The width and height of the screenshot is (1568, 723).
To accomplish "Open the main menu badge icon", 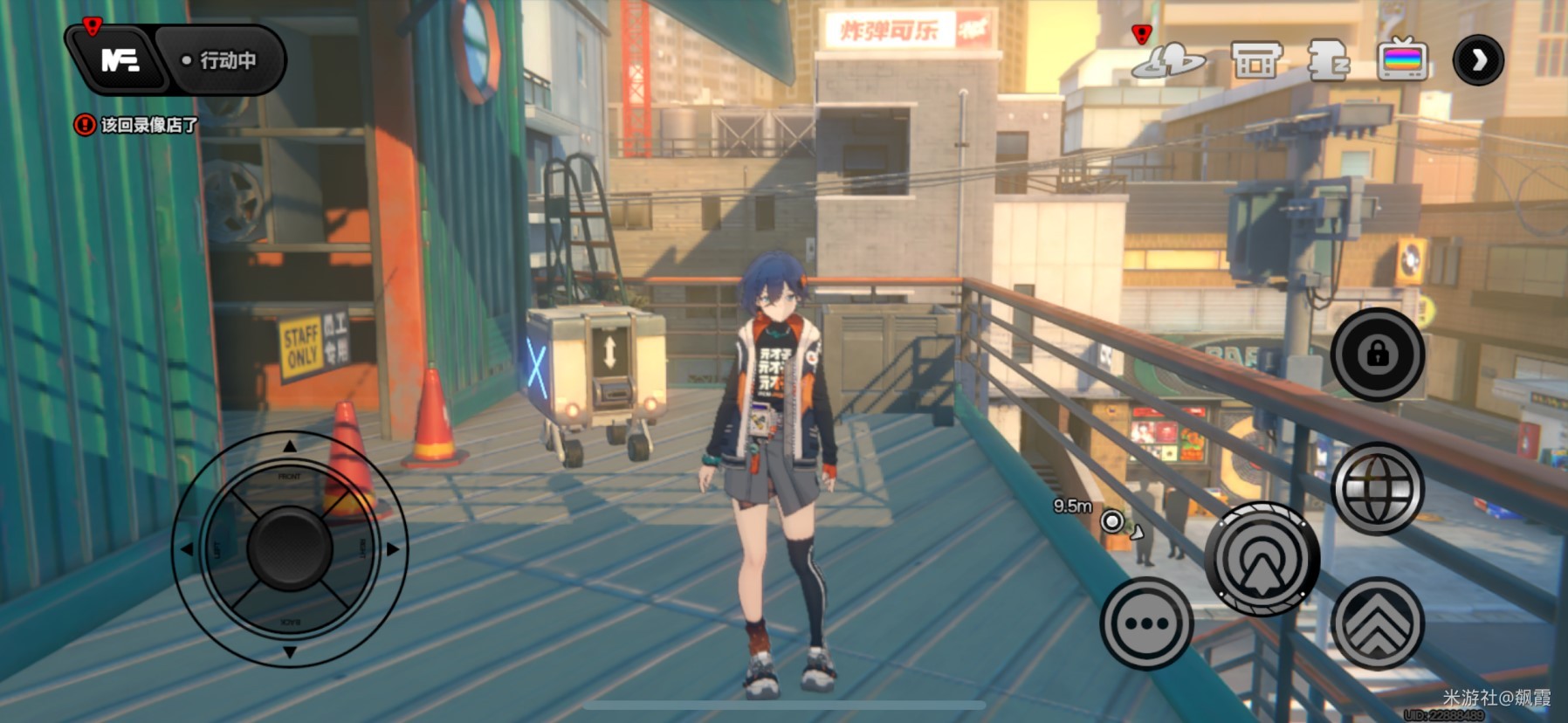I will [x=118, y=60].
